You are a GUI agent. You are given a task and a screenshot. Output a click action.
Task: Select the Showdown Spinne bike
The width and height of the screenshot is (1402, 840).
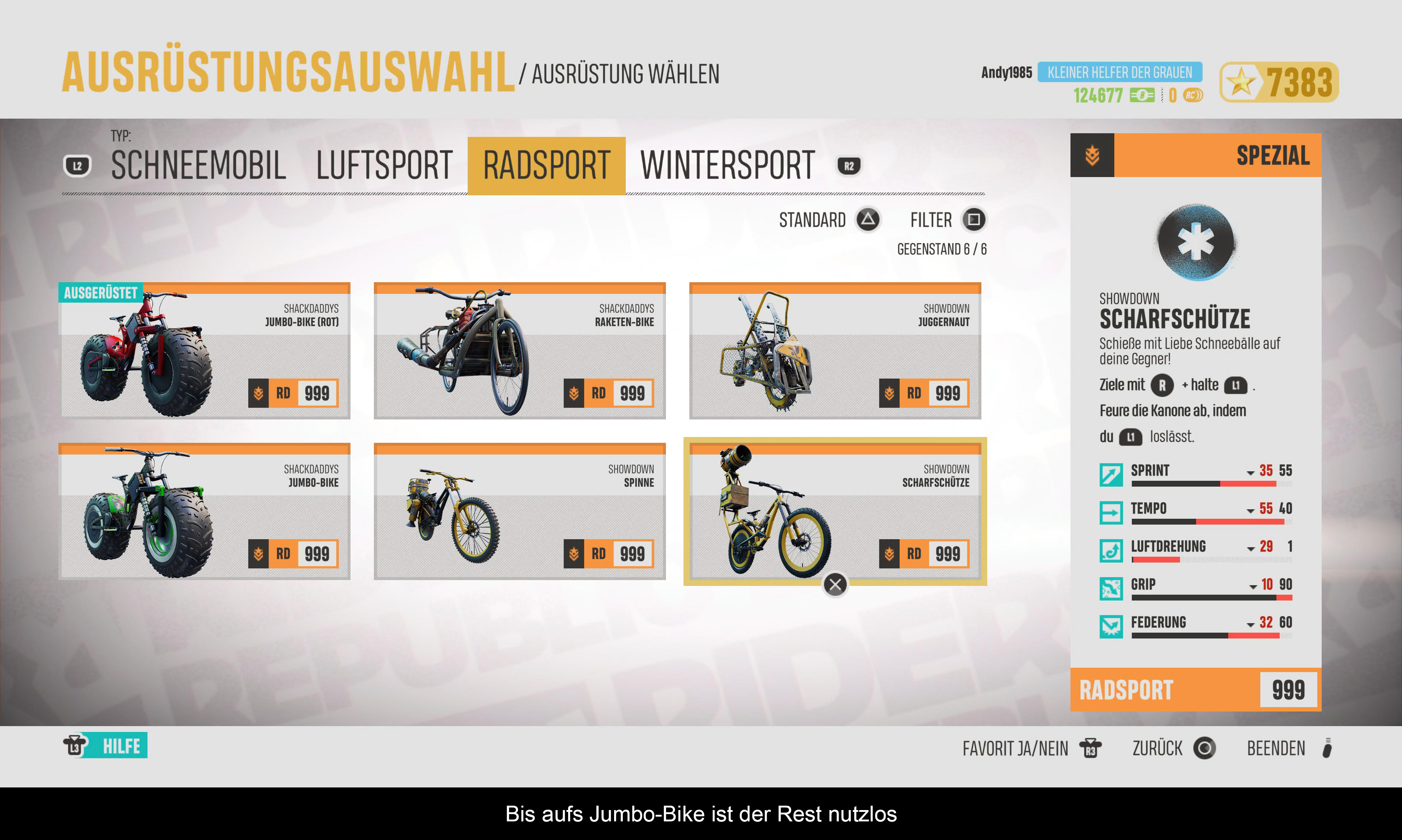tap(520, 512)
